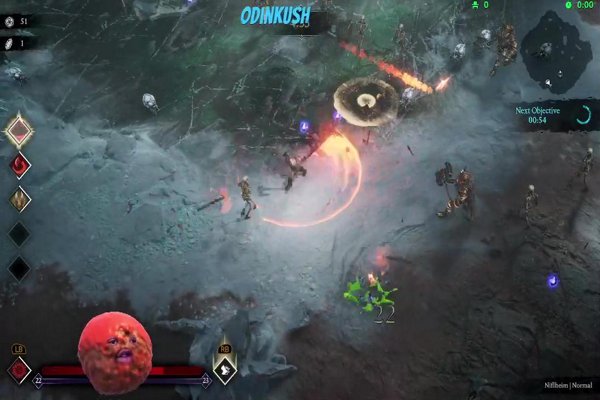Click the red meatball face portrait
Viewport: 600px width, 400px height.
pyautogui.click(x=115, y=351)
